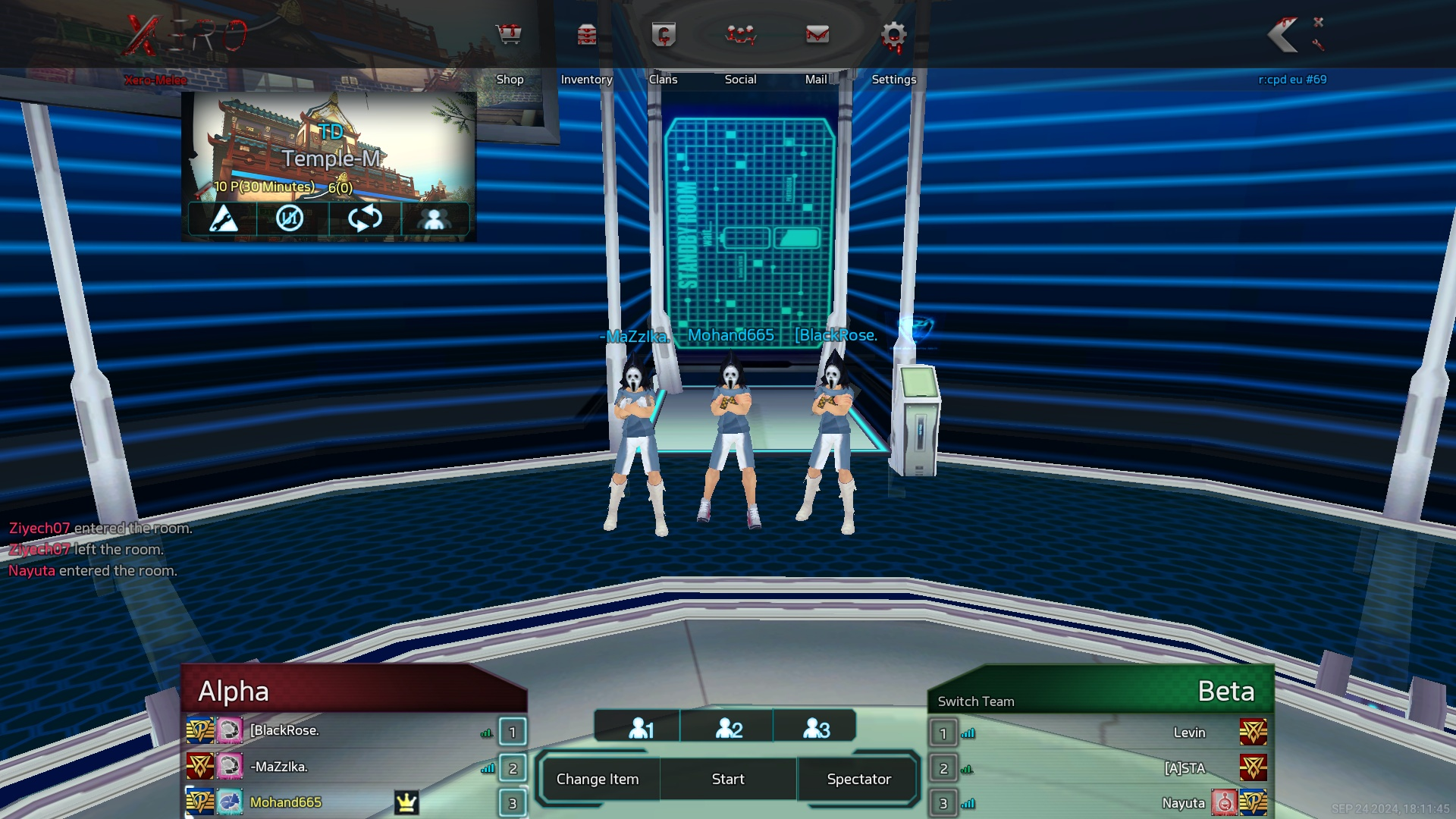
Task: Select character slot 2 tab
Action: 728,729
